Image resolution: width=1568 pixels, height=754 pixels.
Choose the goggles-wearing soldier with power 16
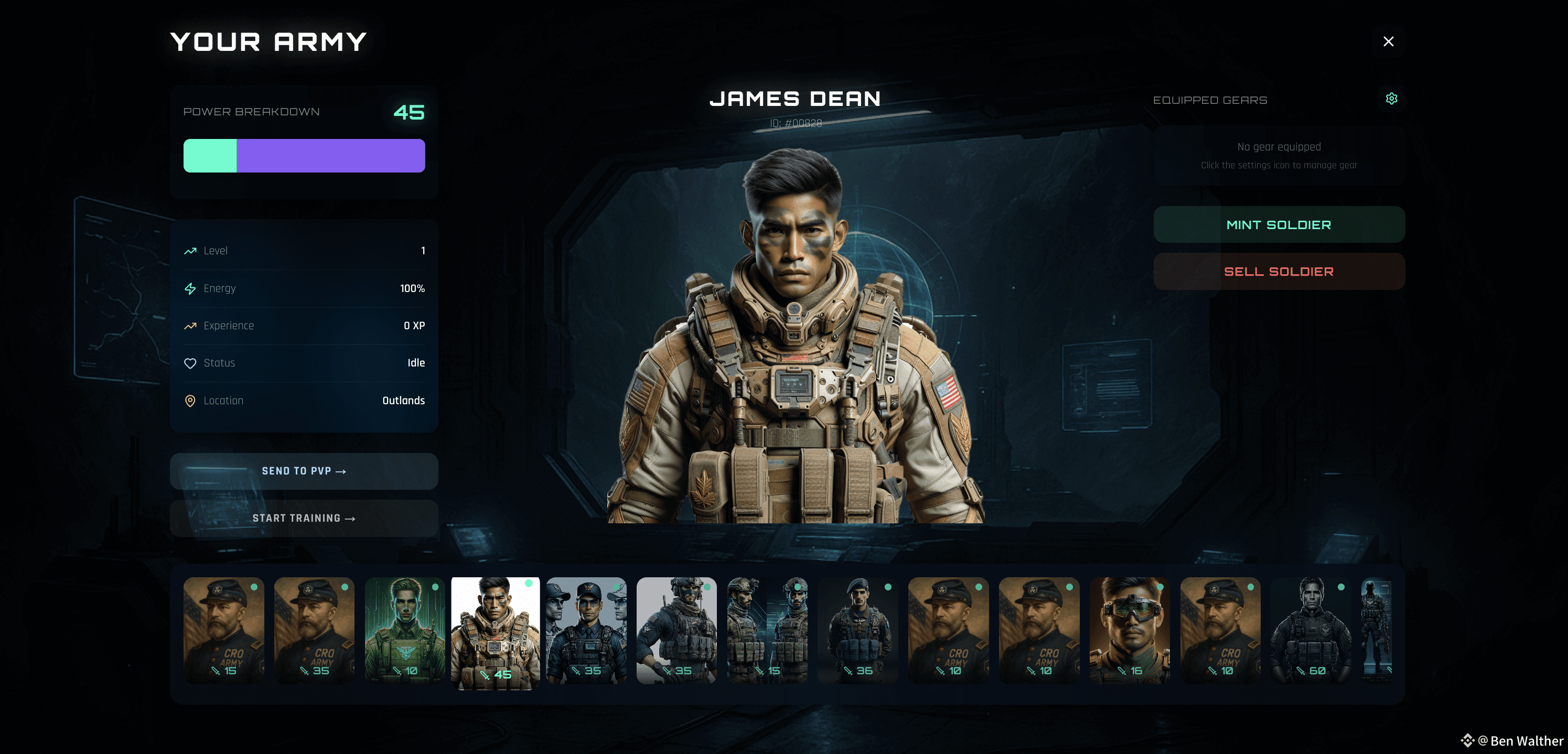click(1129, 630)
